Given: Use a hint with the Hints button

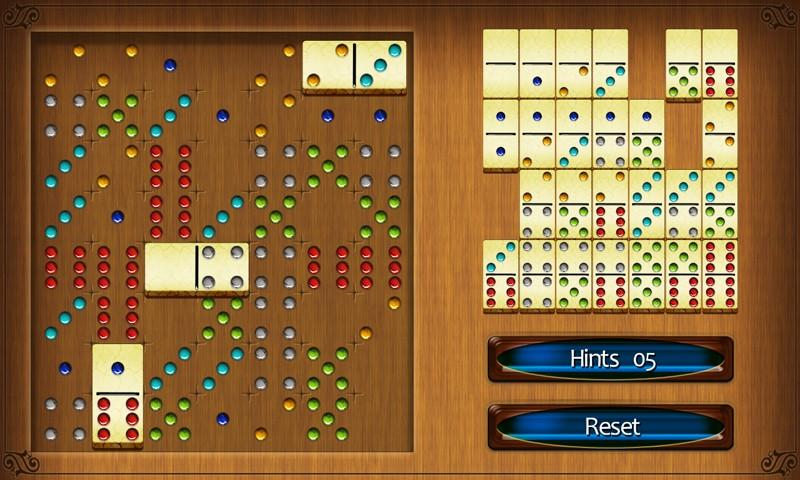Looking at the screenshot, I should coord(610,359).
